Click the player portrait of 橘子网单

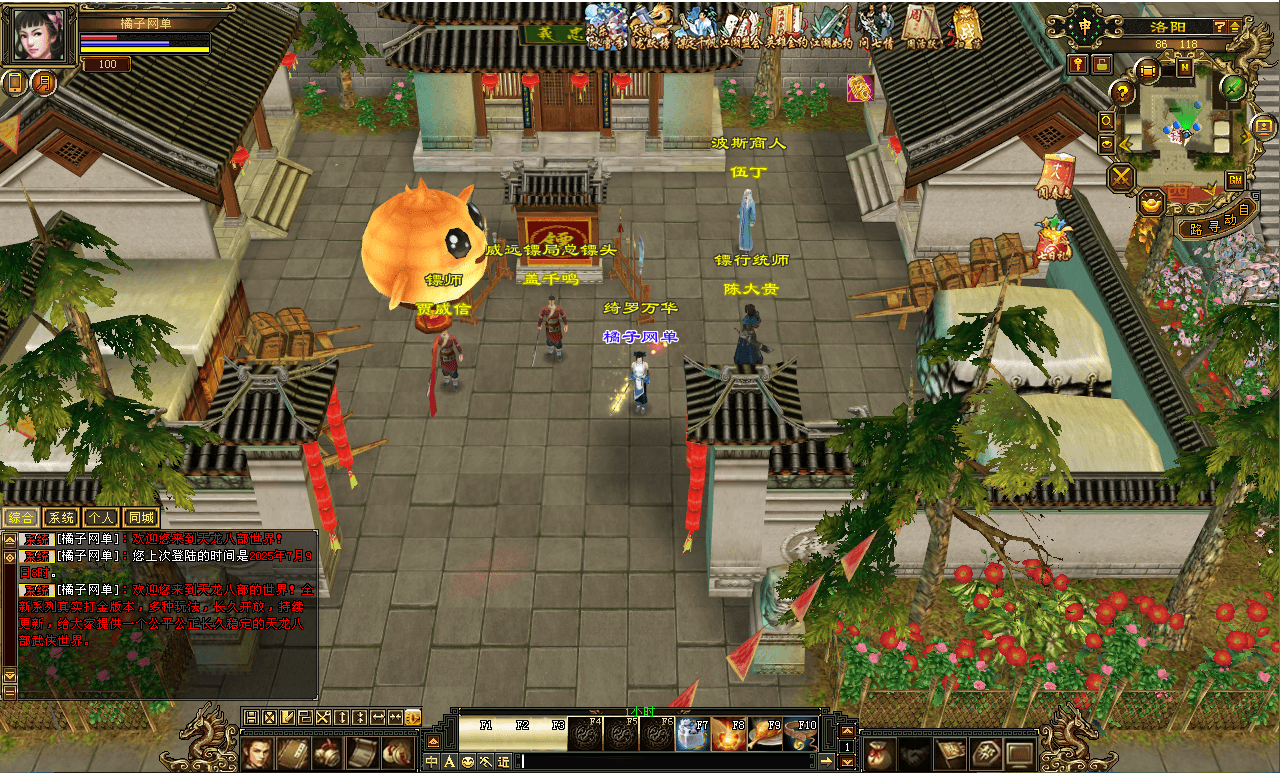[x=39, y=37]
